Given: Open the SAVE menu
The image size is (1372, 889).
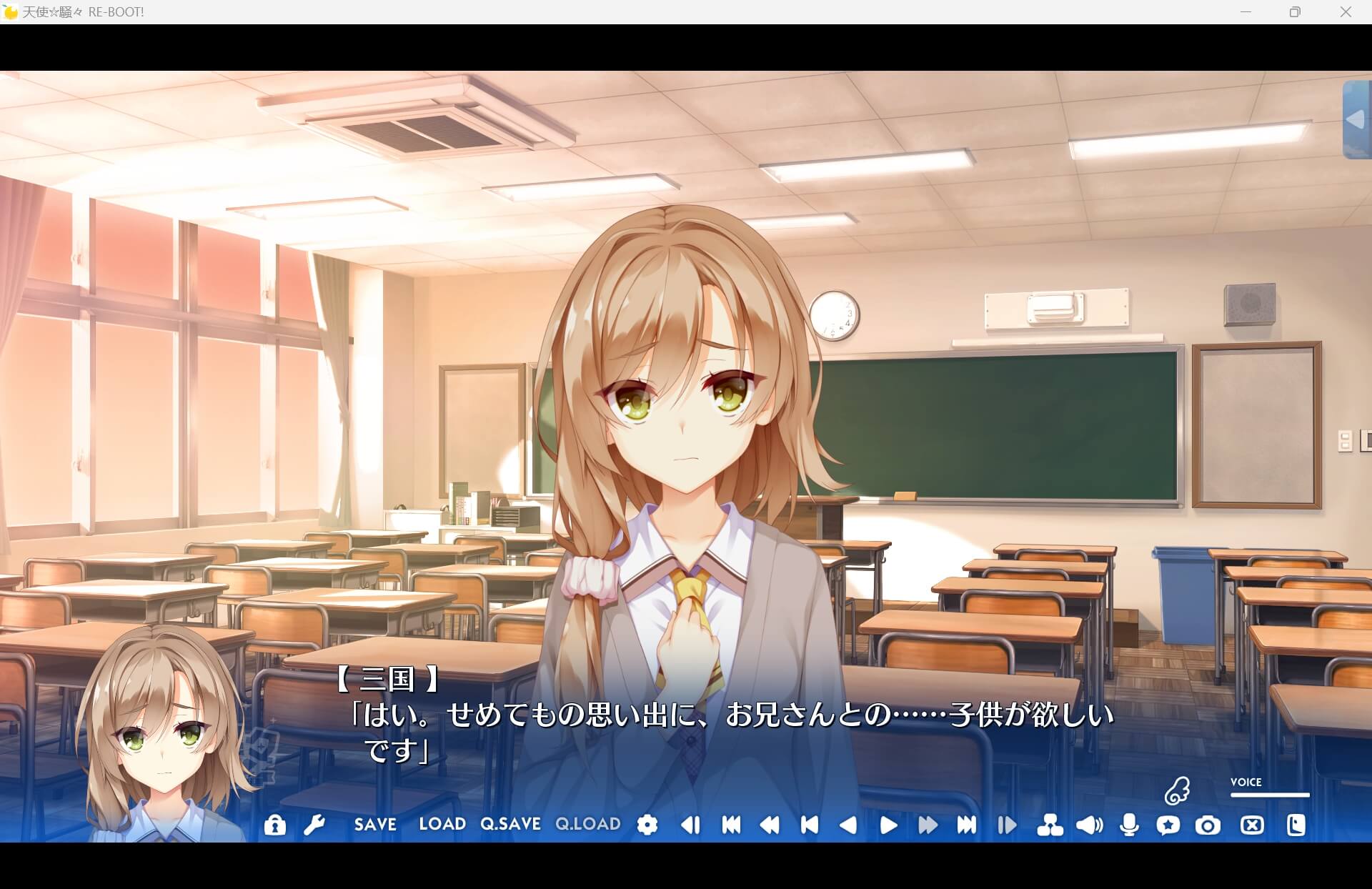Looking at the screenshot, I should tap(373, 825).
